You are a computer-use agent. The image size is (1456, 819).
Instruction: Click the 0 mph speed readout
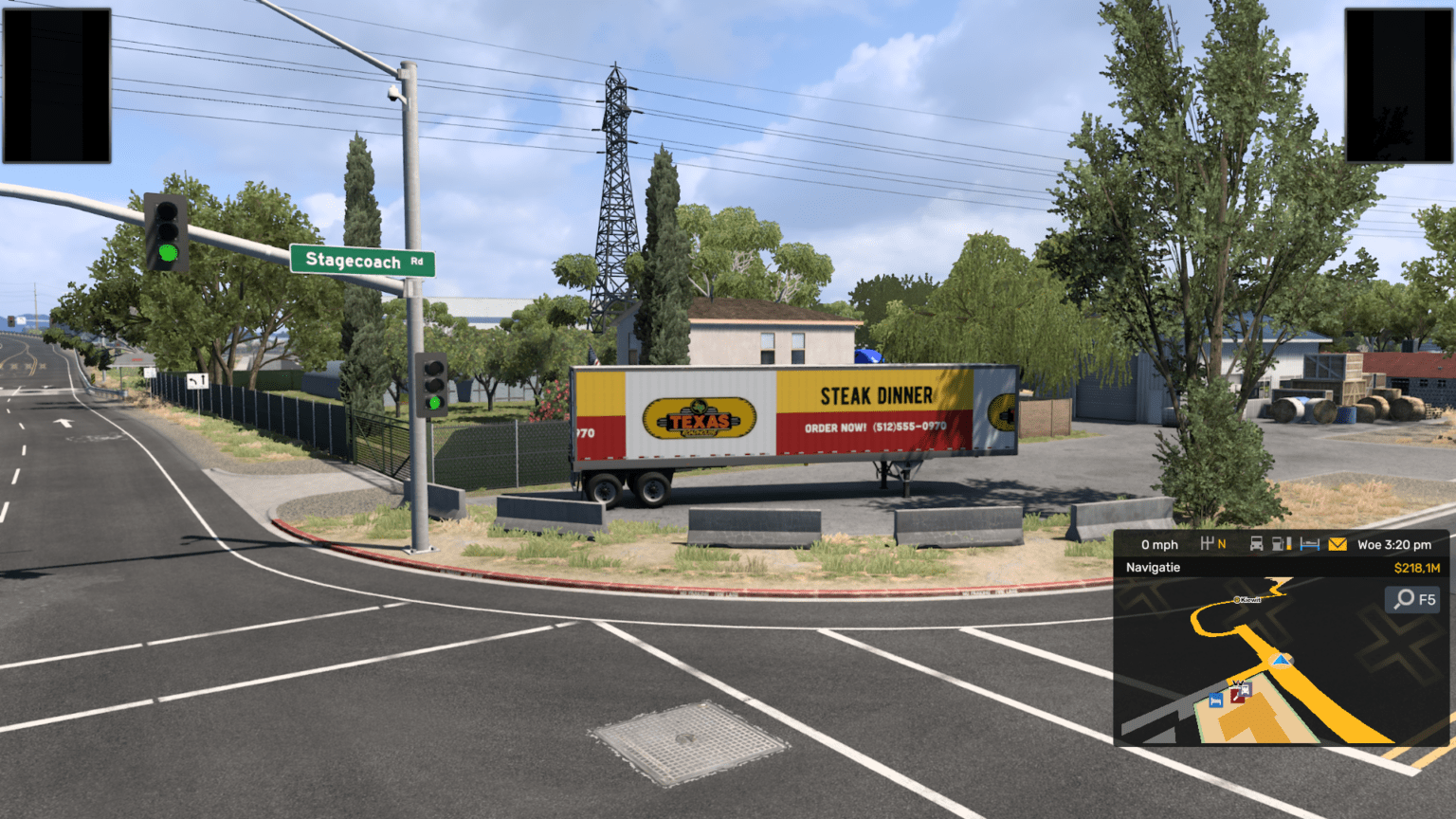point(1158,544)
